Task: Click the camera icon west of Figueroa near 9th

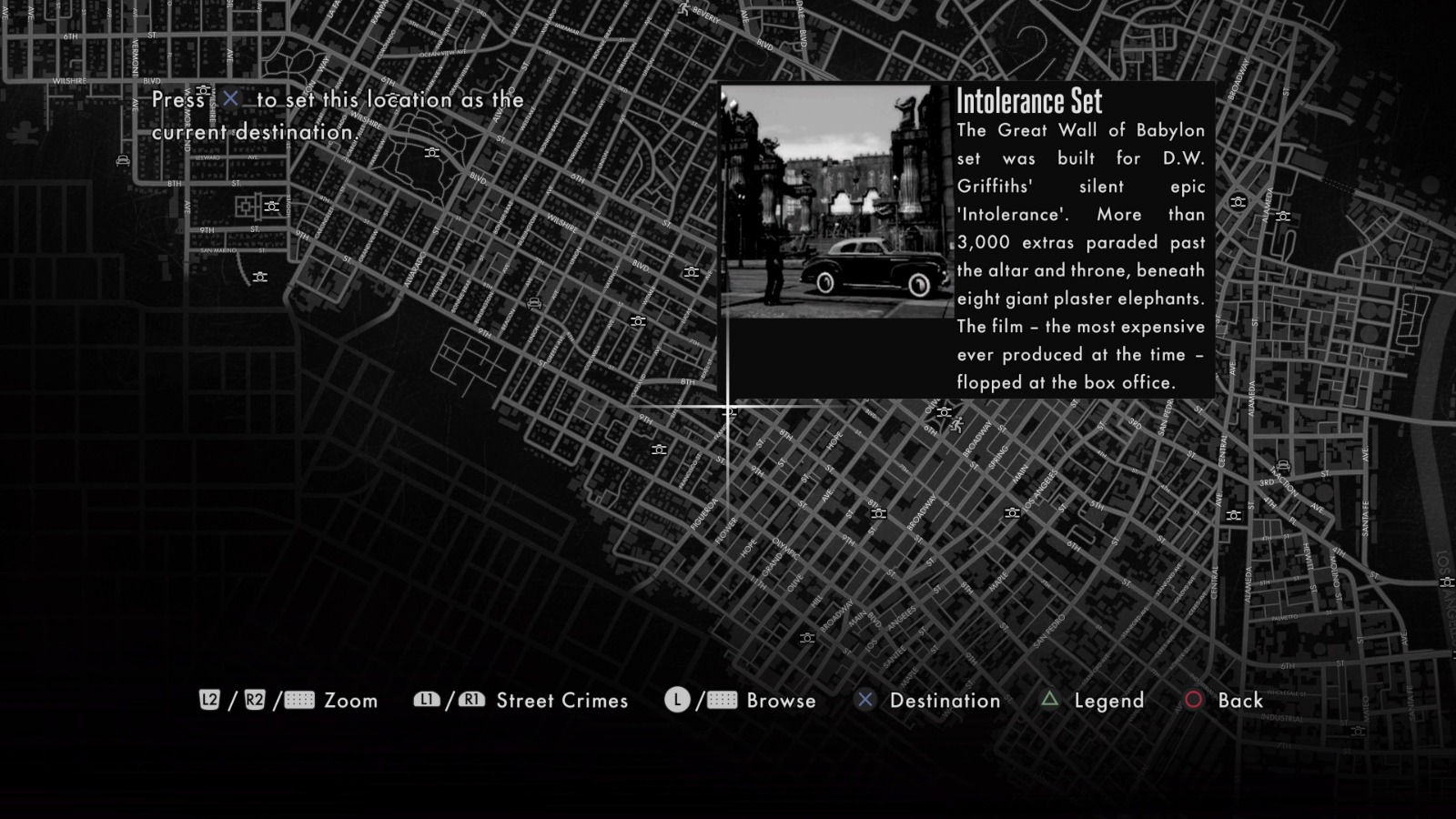Action: (659, 450)
